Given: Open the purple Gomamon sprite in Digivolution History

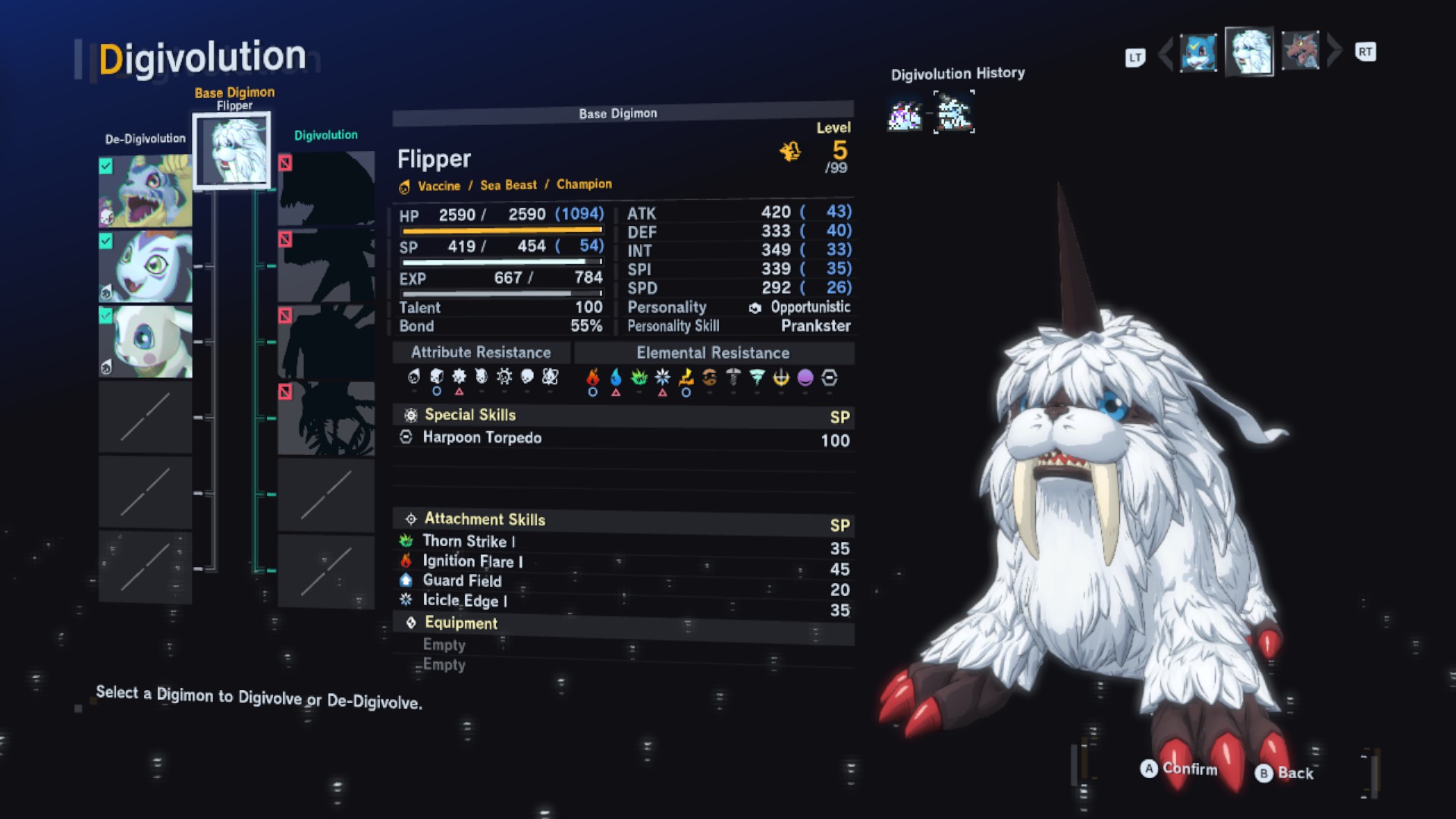Looking at the screenshot, I should coord(905,115).
